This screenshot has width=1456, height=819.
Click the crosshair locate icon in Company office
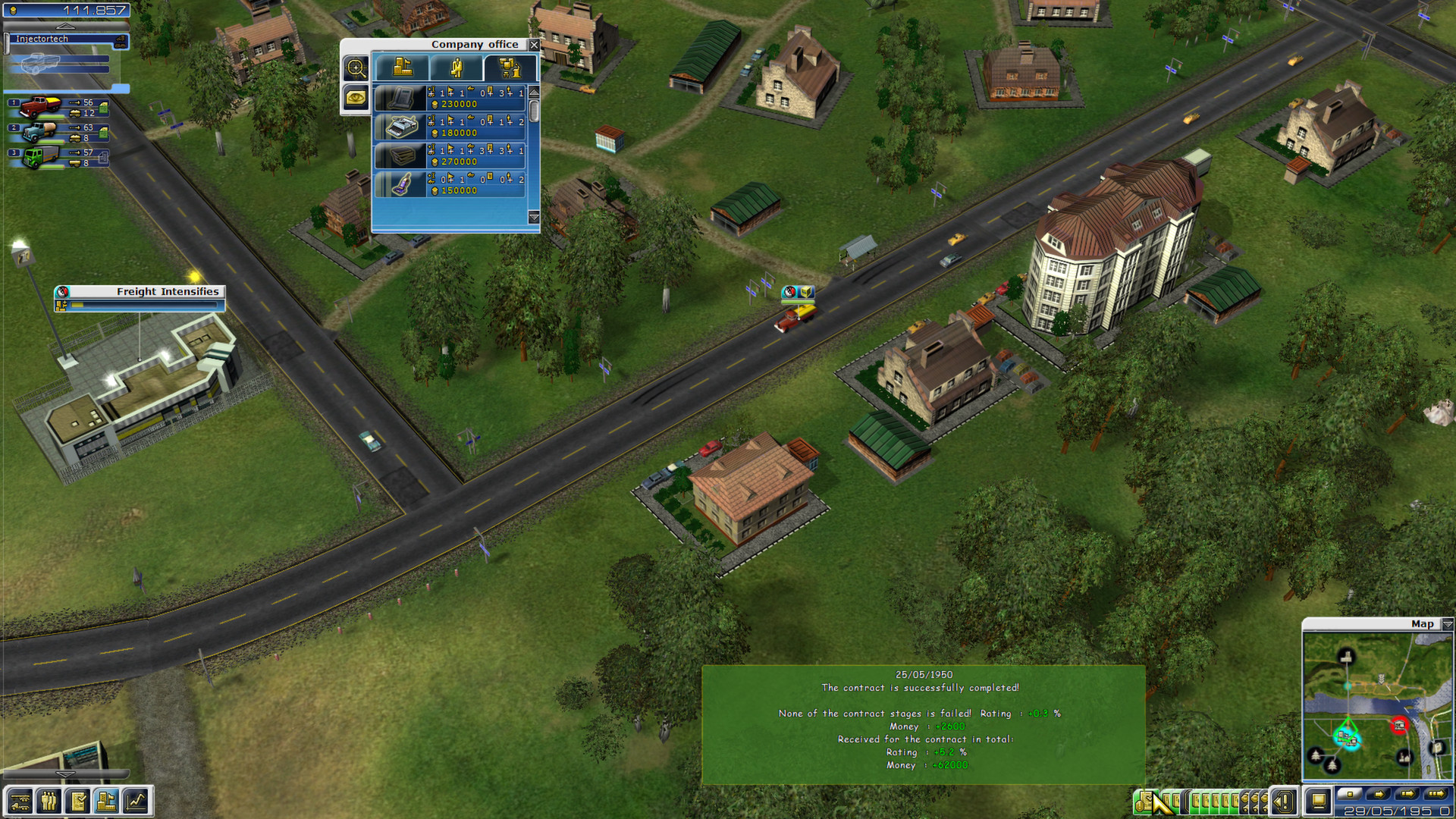pos(356,67)
